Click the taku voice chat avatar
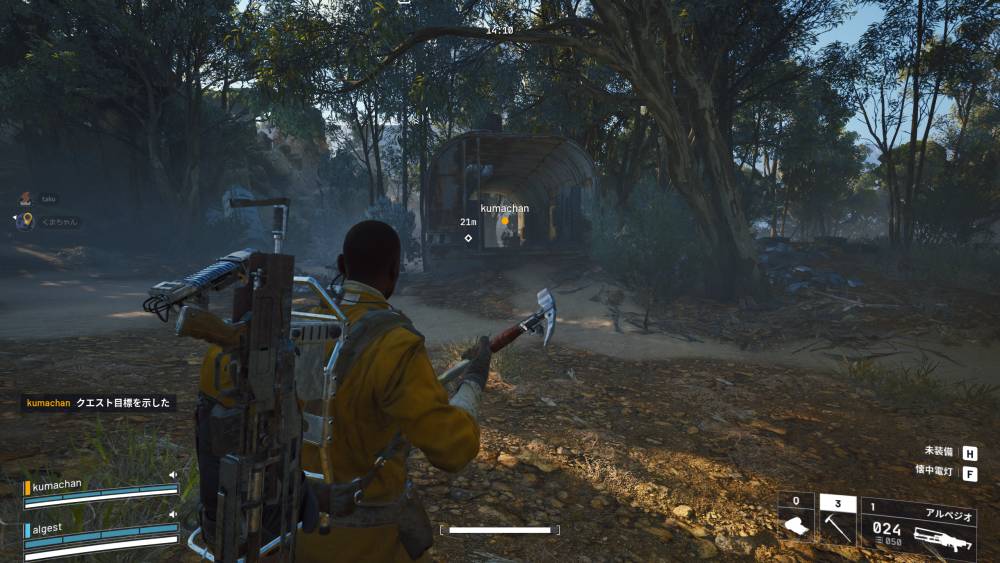Screen dimensions: 1000x563 (x=25, y=199)
